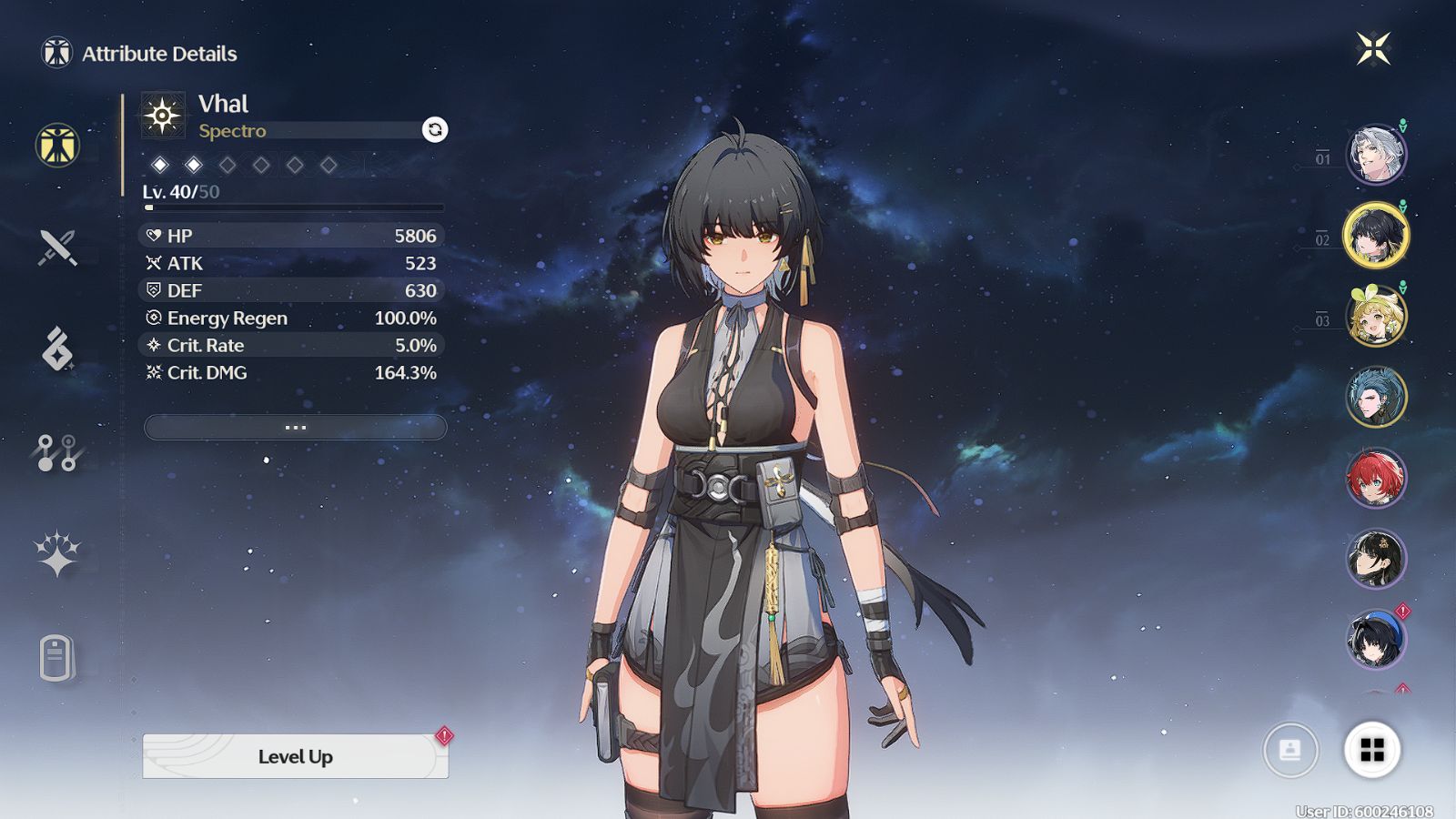
Task: Select the white-haired character in slot 01
Action: (x=1376, y=154)
